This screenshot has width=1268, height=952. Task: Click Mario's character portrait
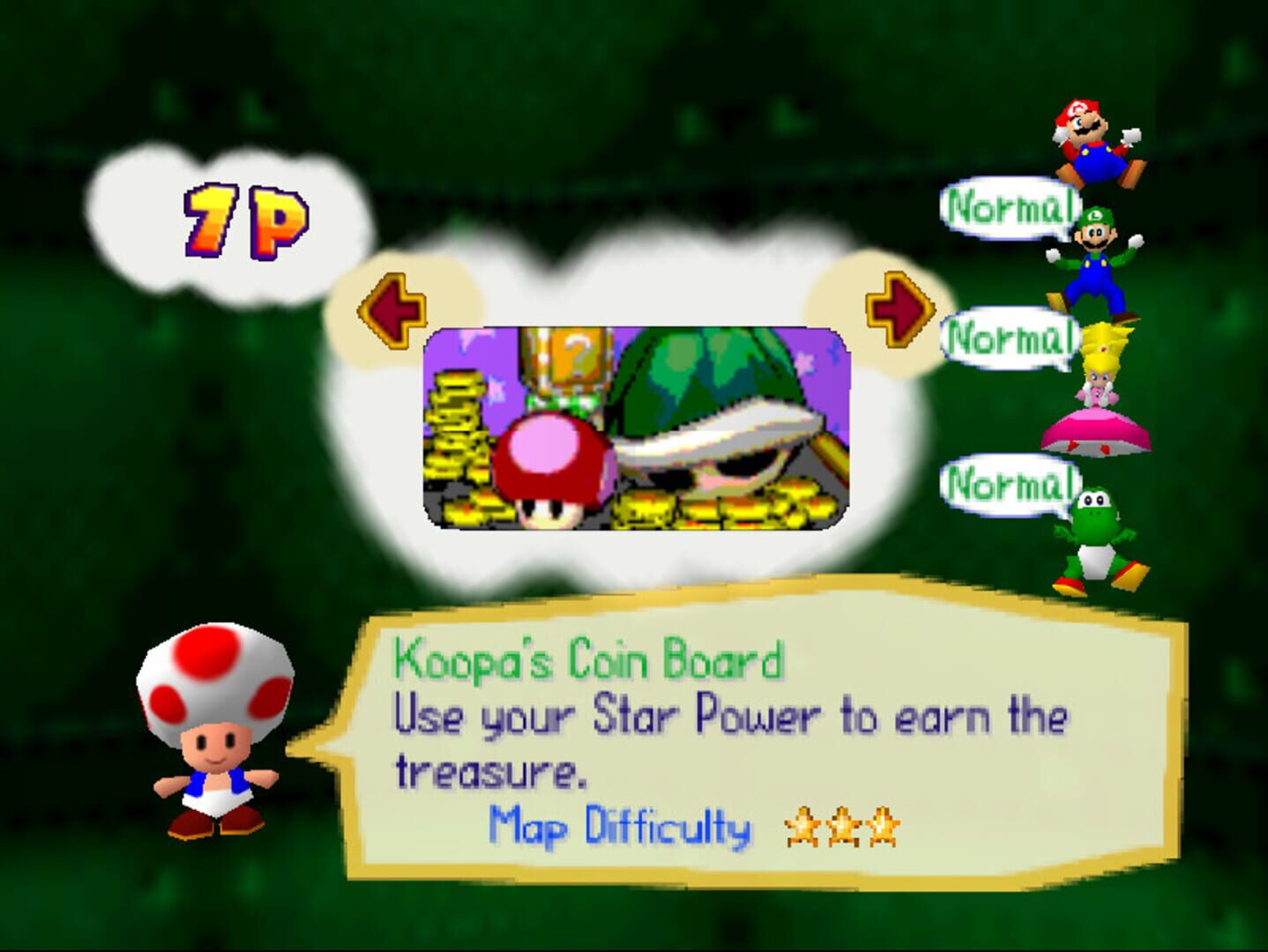[x=1095, y=143]
